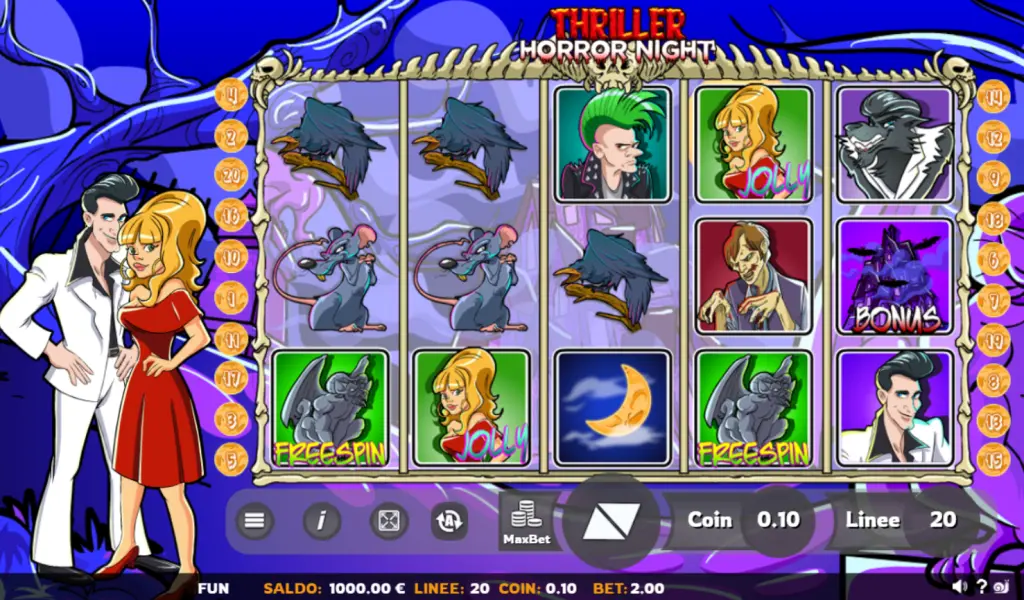Change the Coin value 0.10
The image size is (1024, 600).
(778, 520)
